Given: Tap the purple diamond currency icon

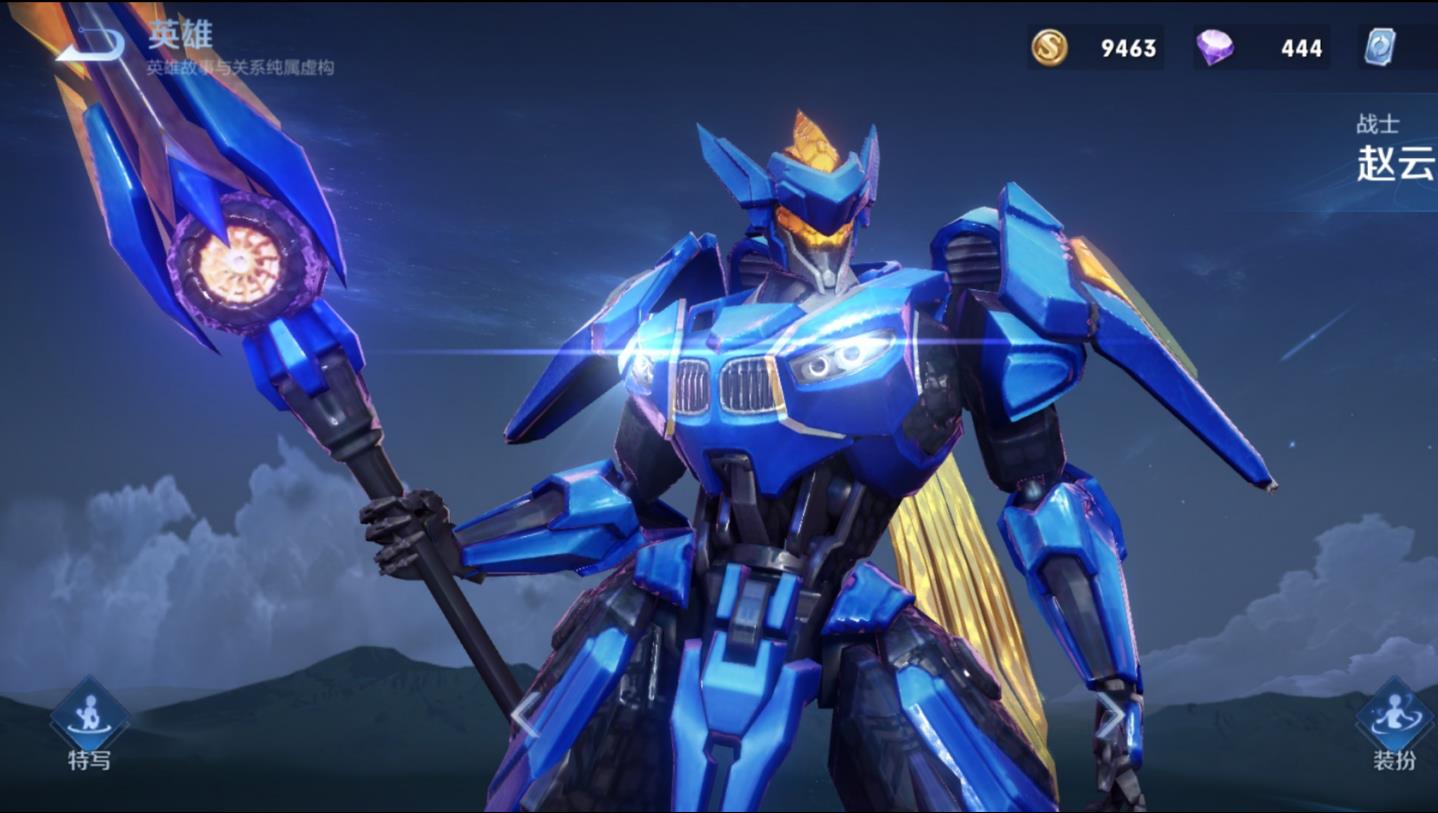Looking at the screenshot, I should coord(1215,47).
